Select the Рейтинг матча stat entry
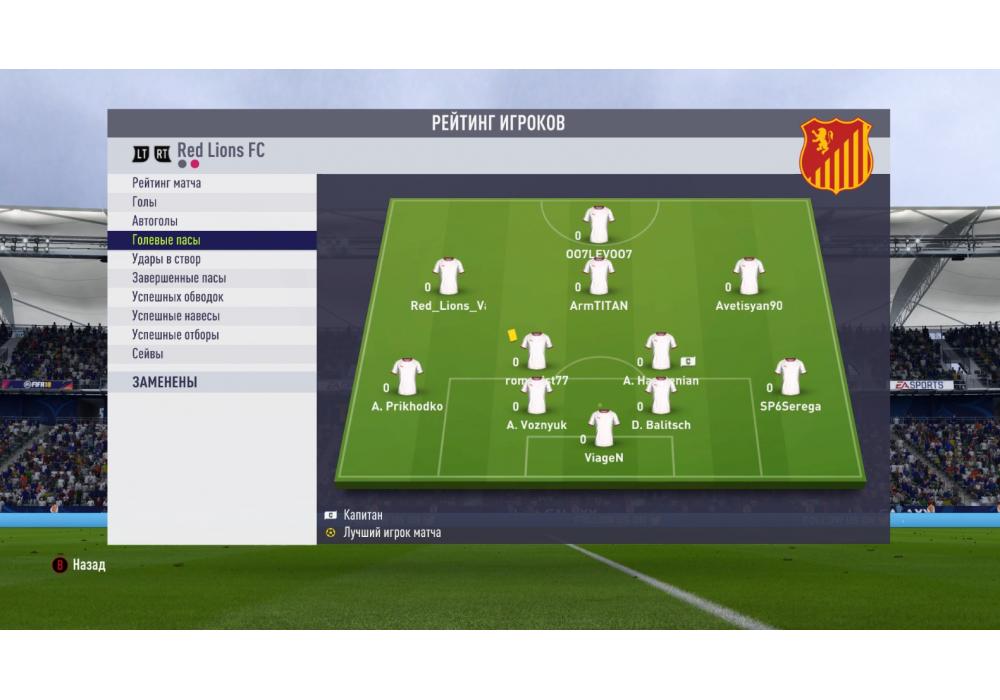 167,184
